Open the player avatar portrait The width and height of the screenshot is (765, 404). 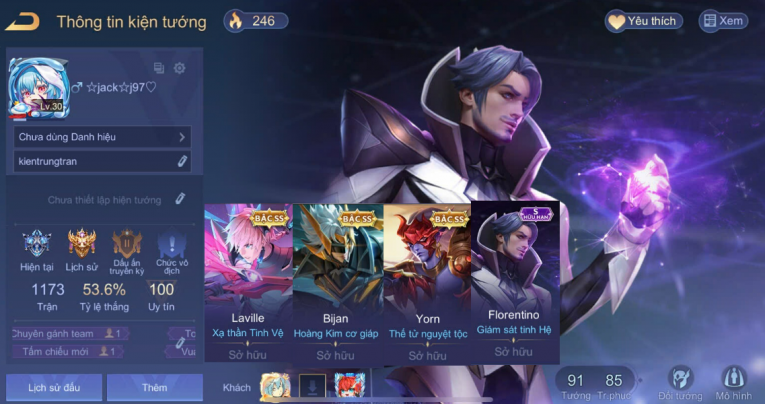pyautogui.click(x=36, y=87)
